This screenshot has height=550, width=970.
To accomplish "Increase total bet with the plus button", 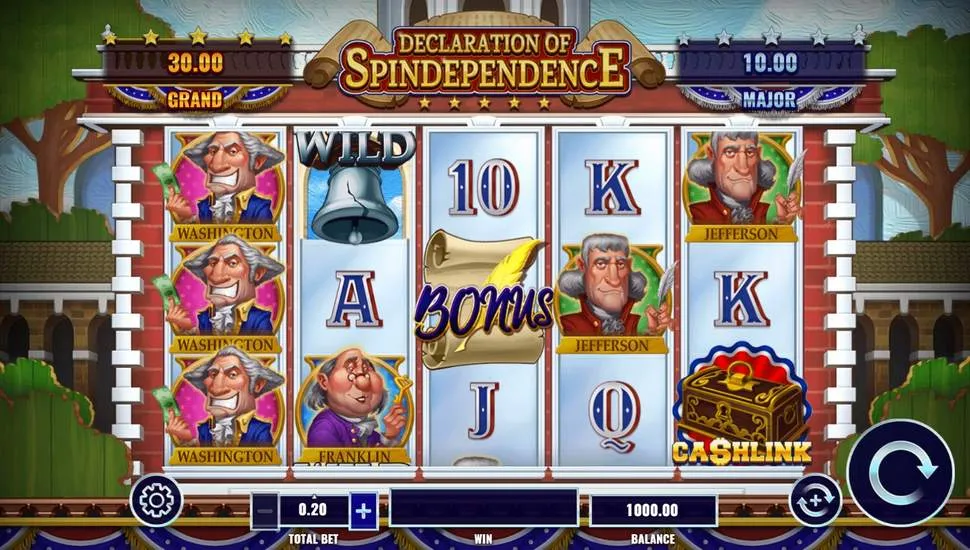I will point(363,510).
